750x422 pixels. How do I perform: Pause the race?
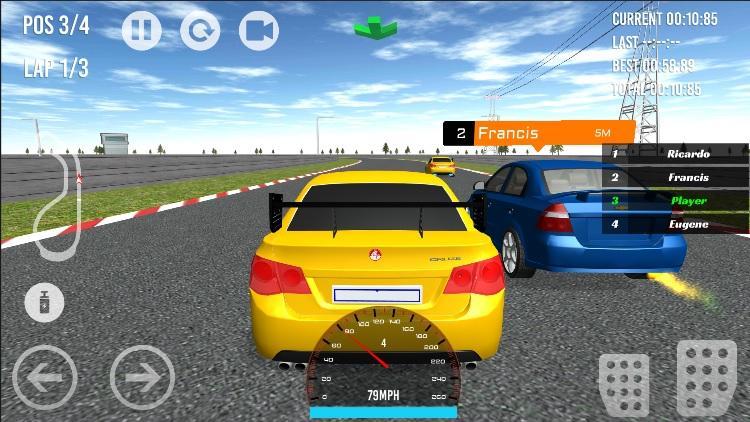pyautogui.click(x=141, y=31)
